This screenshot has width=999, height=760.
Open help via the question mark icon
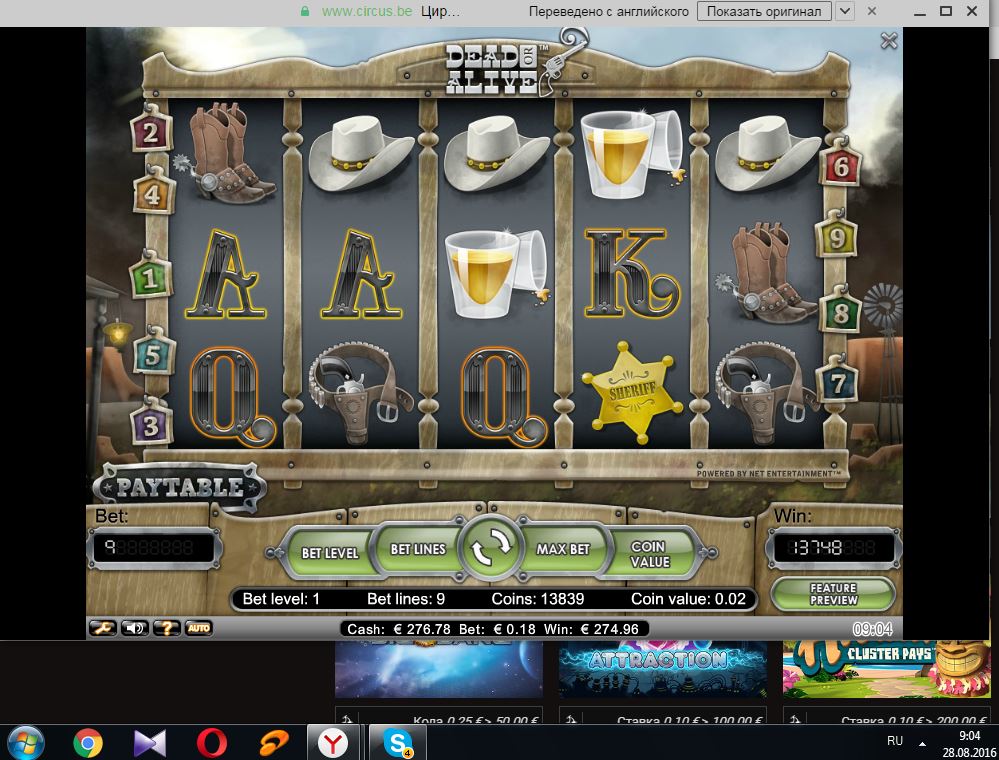(166, 628)
